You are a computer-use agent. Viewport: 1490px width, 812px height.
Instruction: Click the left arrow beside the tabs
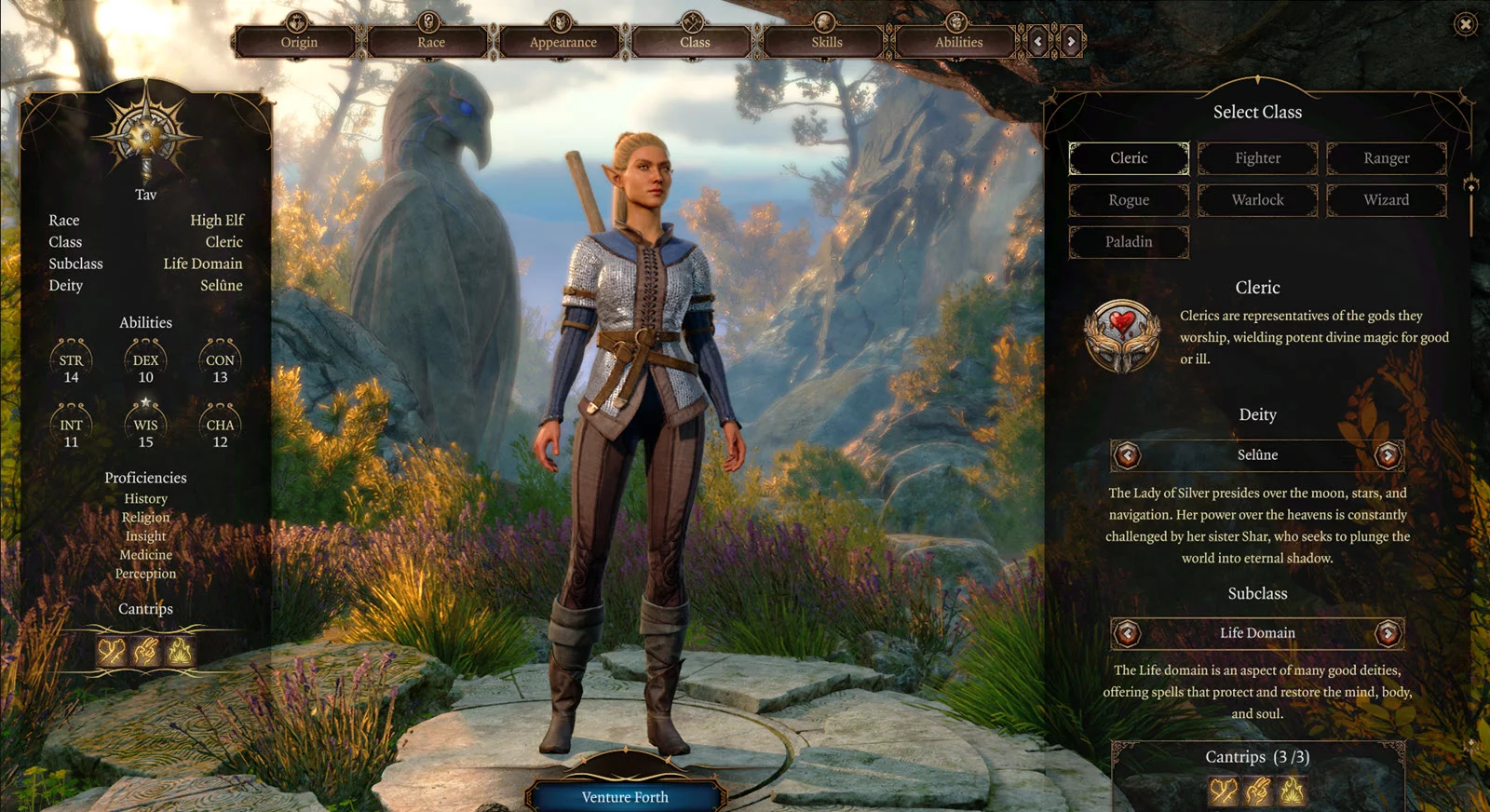(1038, 42)
